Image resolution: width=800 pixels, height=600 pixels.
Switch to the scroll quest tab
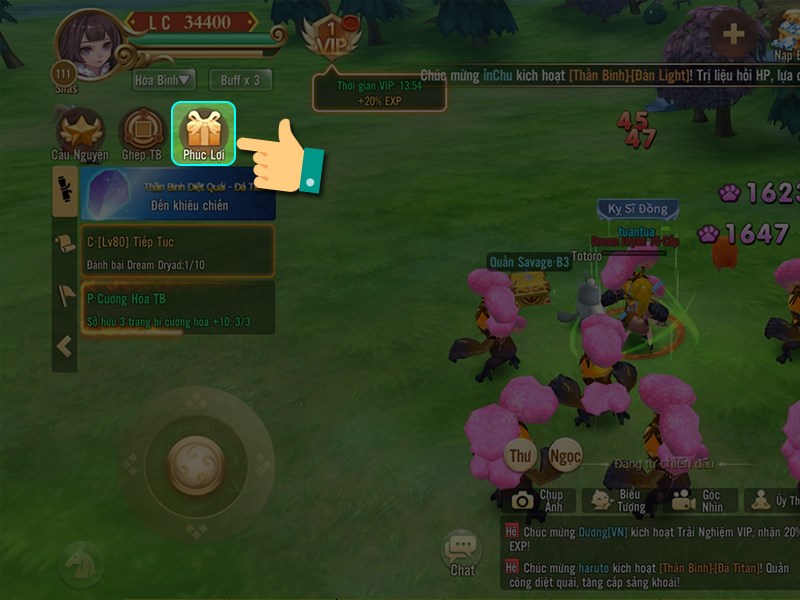[x=65, y=243]
